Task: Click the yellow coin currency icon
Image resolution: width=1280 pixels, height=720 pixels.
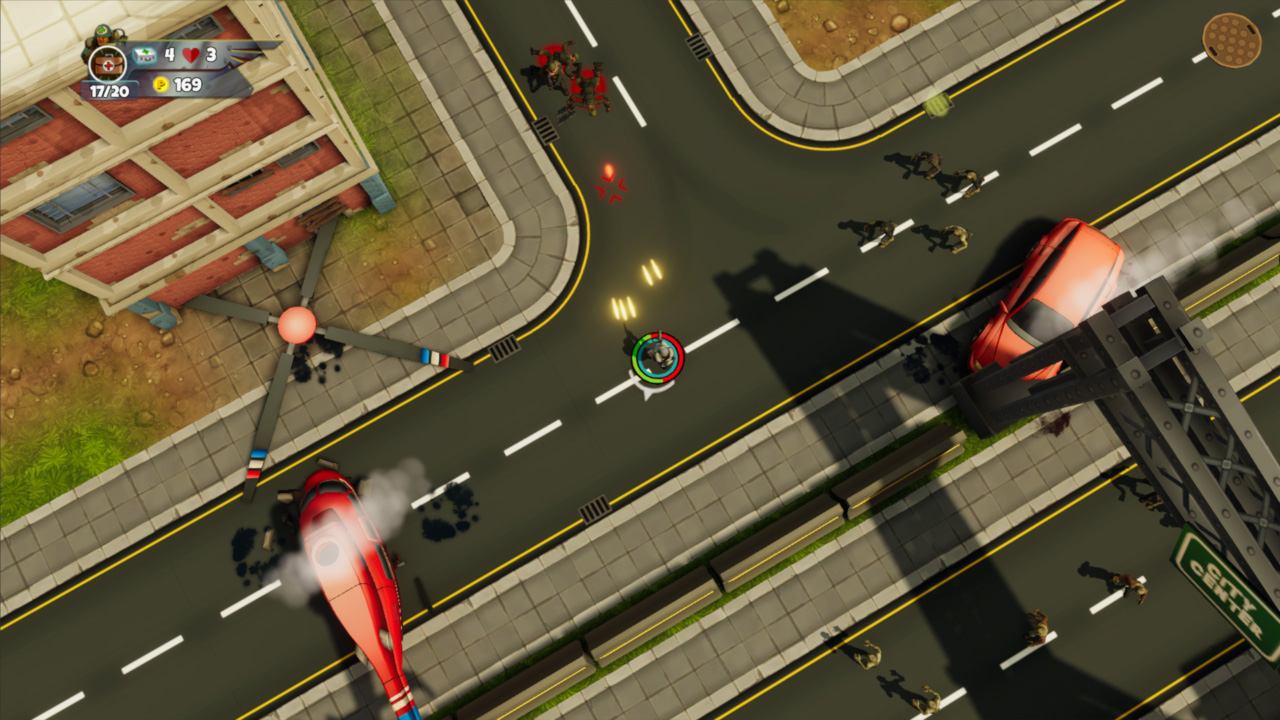Action: pyautogui.click(x=160, y=86)
